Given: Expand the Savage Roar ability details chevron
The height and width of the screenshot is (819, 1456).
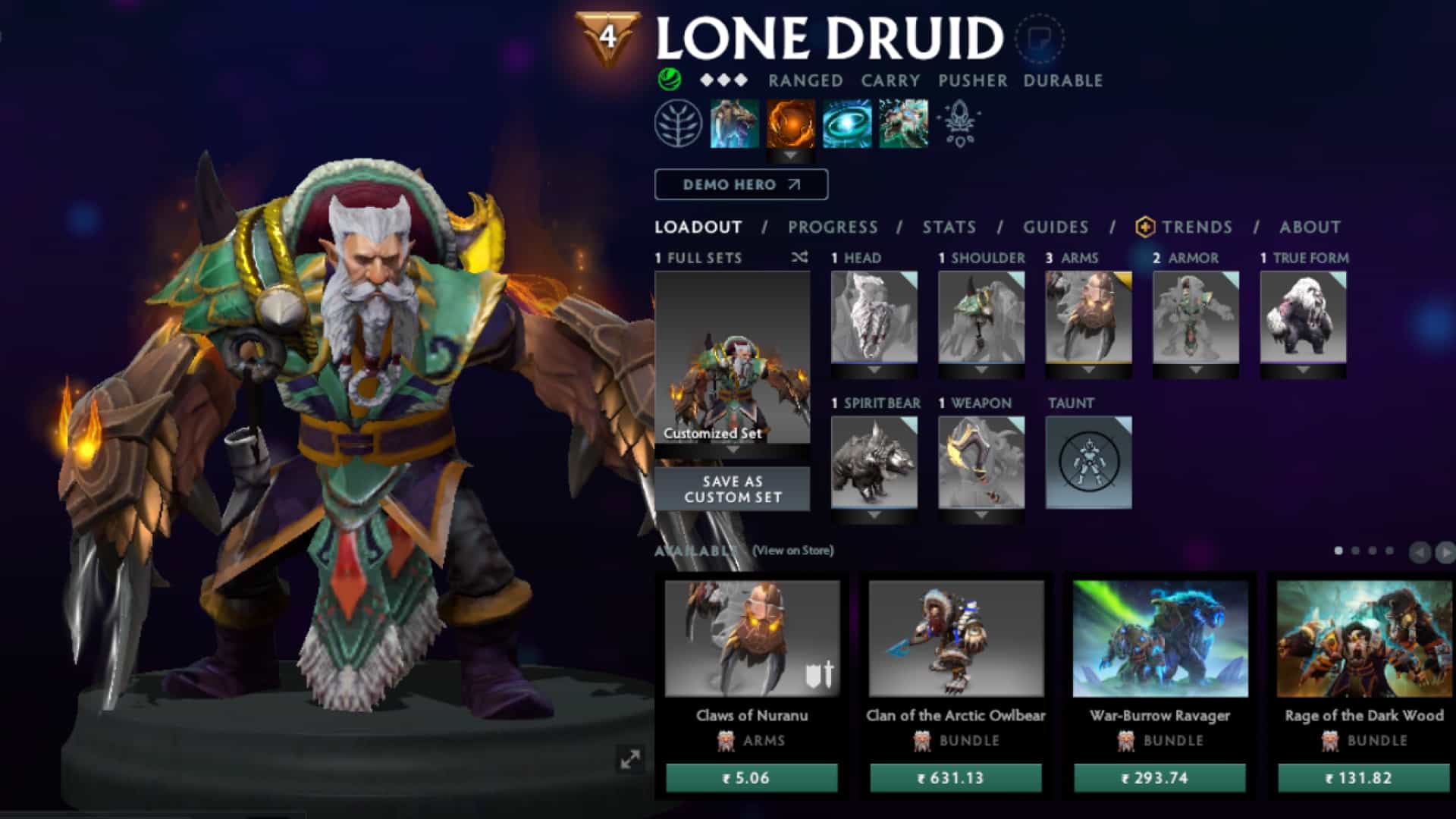Looking at the screenshot, I should (791, 155).
